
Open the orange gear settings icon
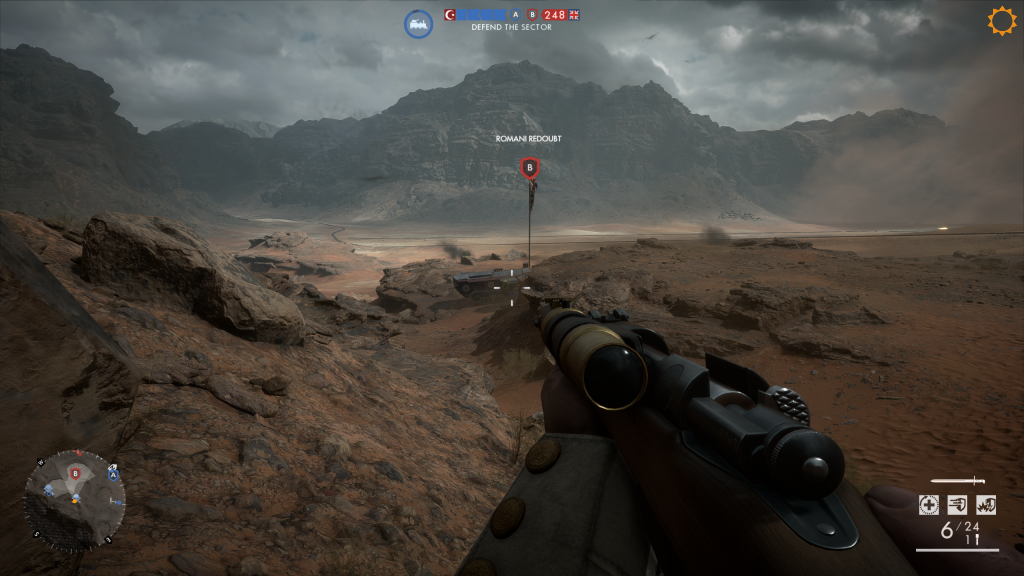click(x=1001, y=21)
